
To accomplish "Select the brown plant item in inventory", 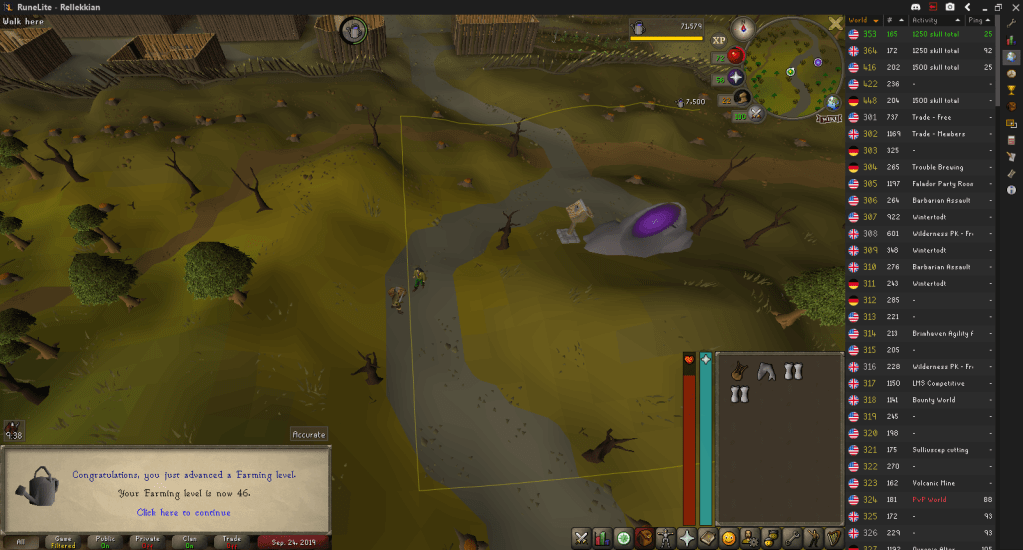I will click(738, 371).
